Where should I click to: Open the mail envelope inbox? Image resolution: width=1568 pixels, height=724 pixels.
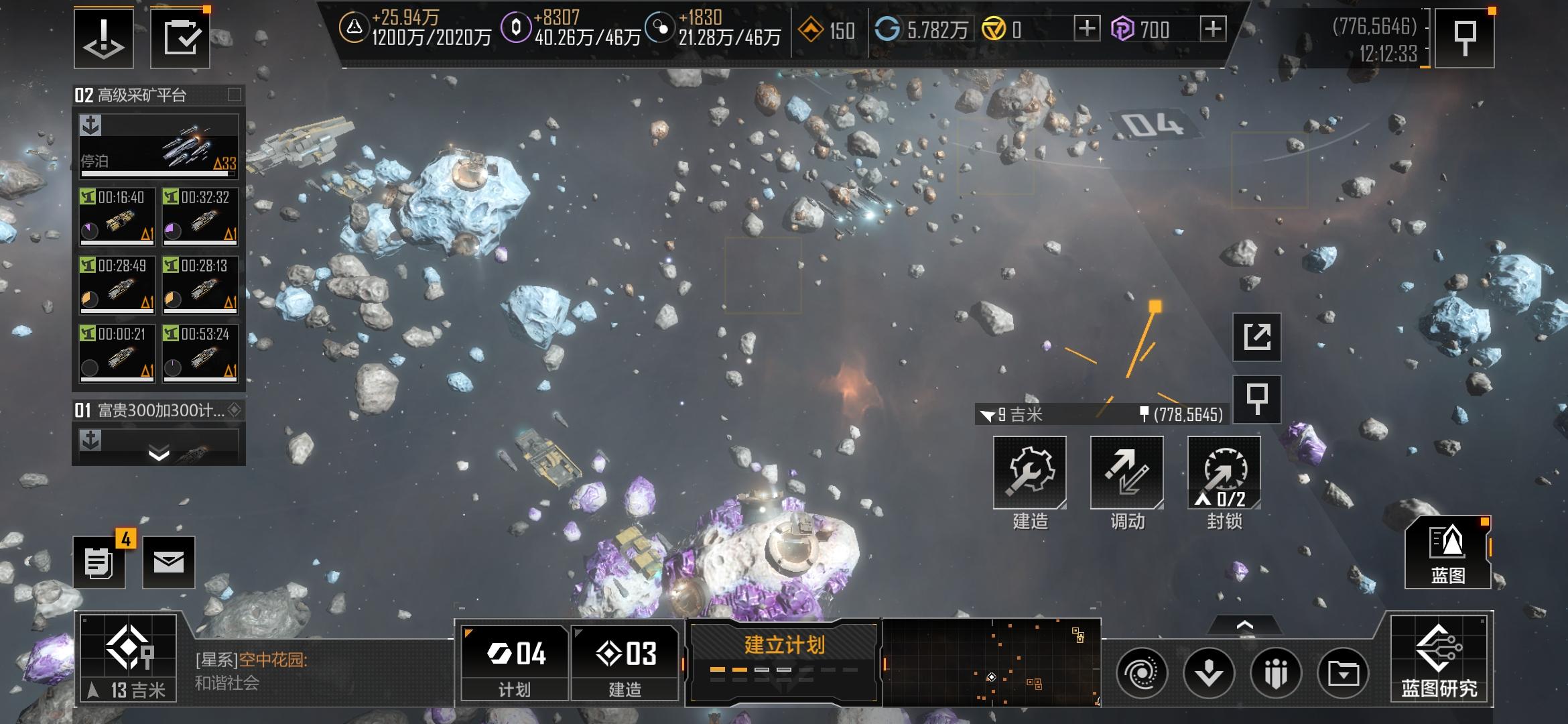tap(169, 562)
